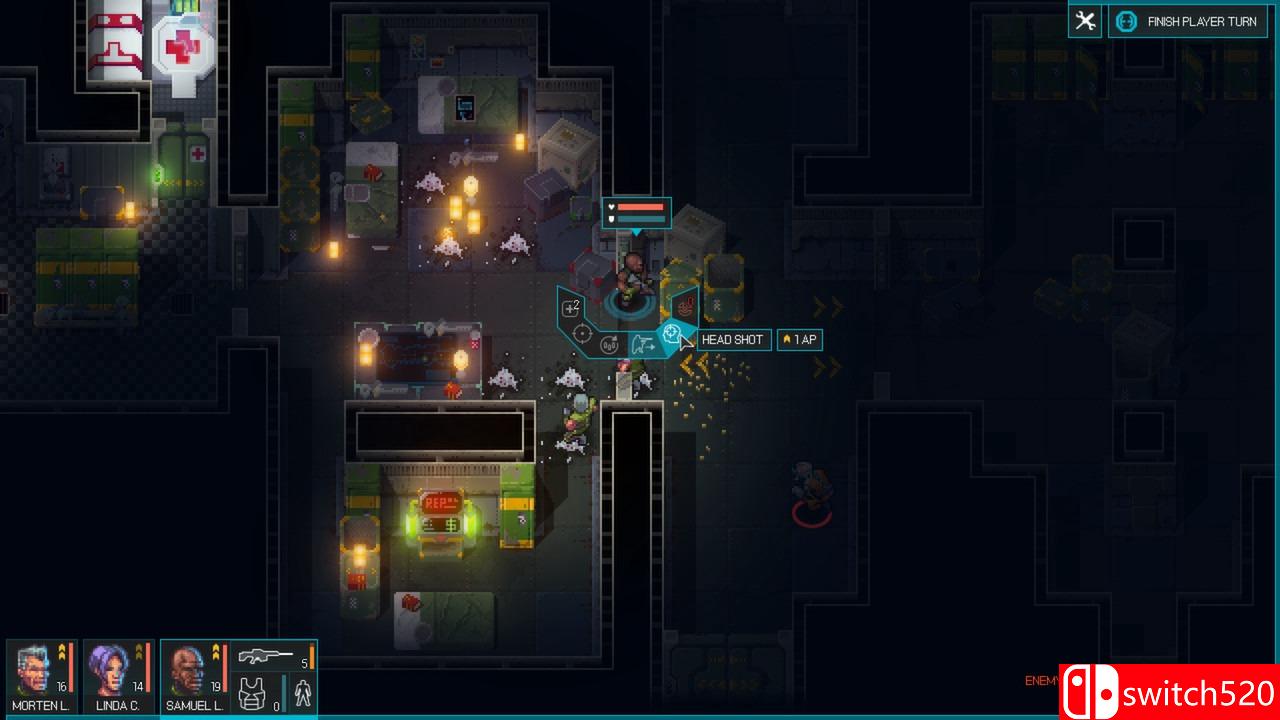Select the Head Shot ability icon

pos(672,333)
